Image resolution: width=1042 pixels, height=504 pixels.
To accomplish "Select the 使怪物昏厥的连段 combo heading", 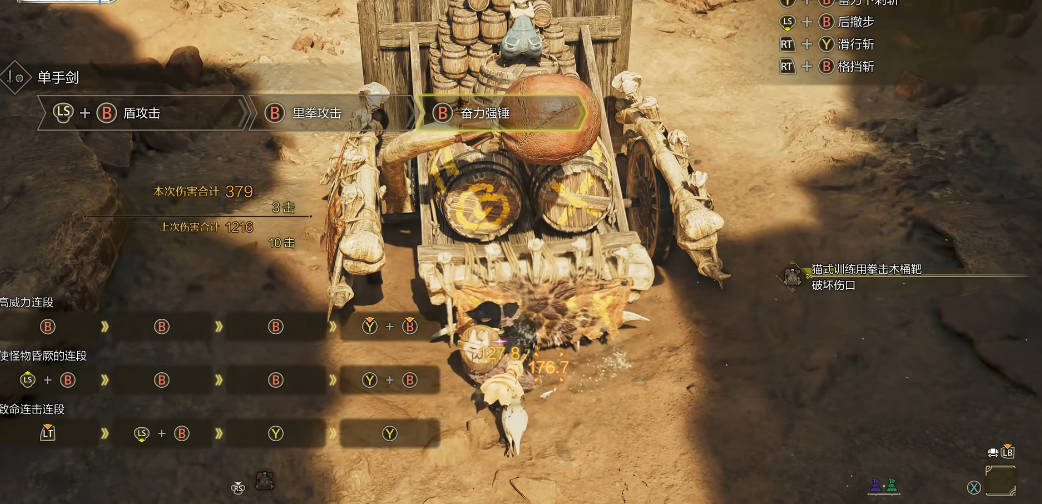I will click(42, 355).
